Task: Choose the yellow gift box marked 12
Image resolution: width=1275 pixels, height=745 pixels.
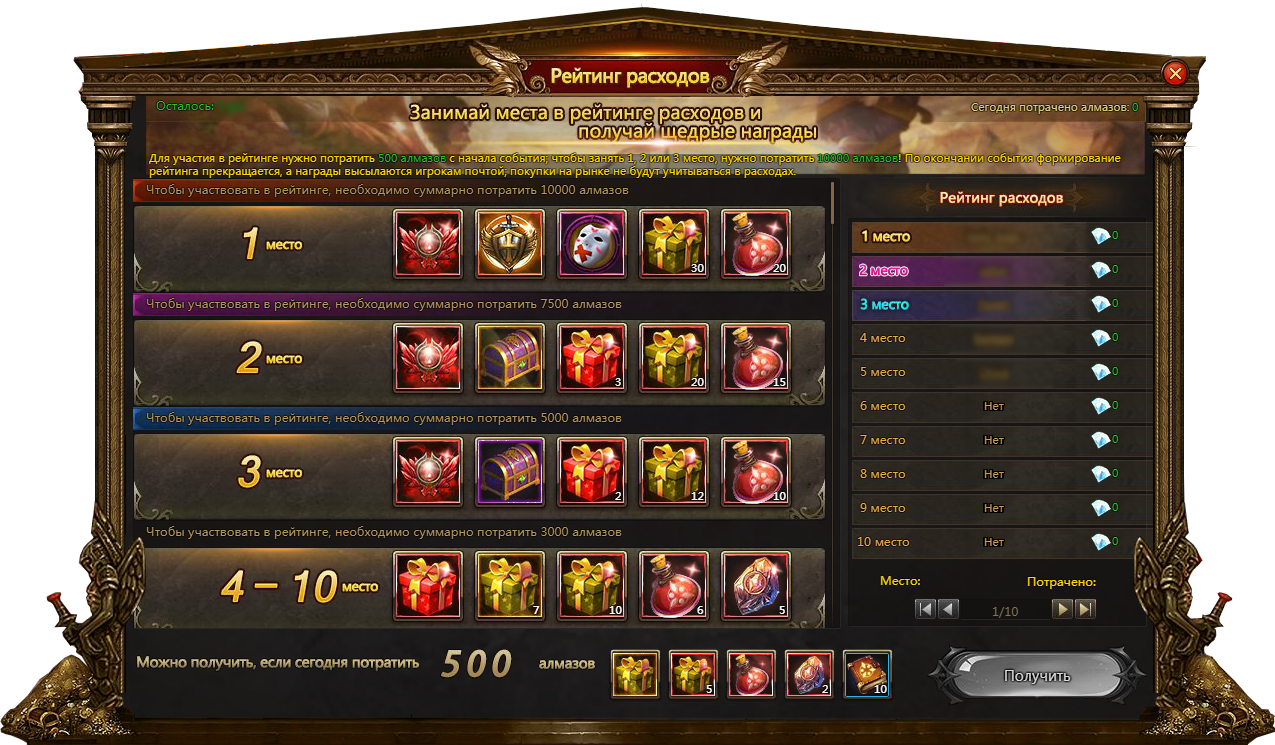Action: click(674, 472)
